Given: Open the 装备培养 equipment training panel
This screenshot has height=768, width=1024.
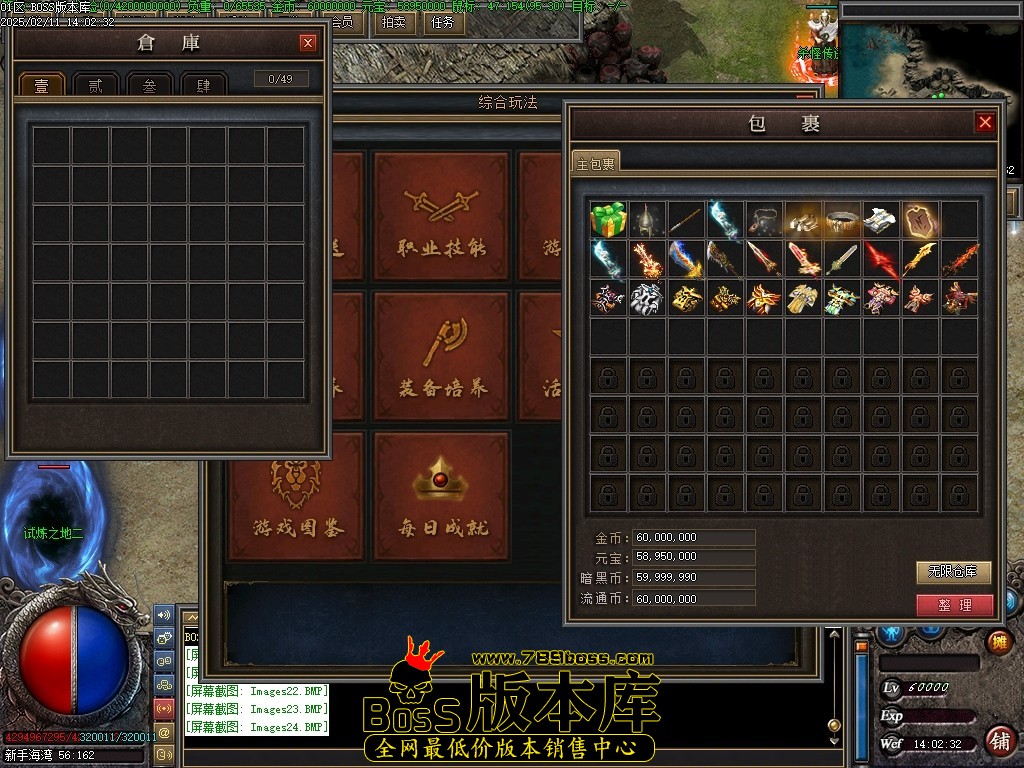Looking at the screenshot, I should [x=442, y=357].
